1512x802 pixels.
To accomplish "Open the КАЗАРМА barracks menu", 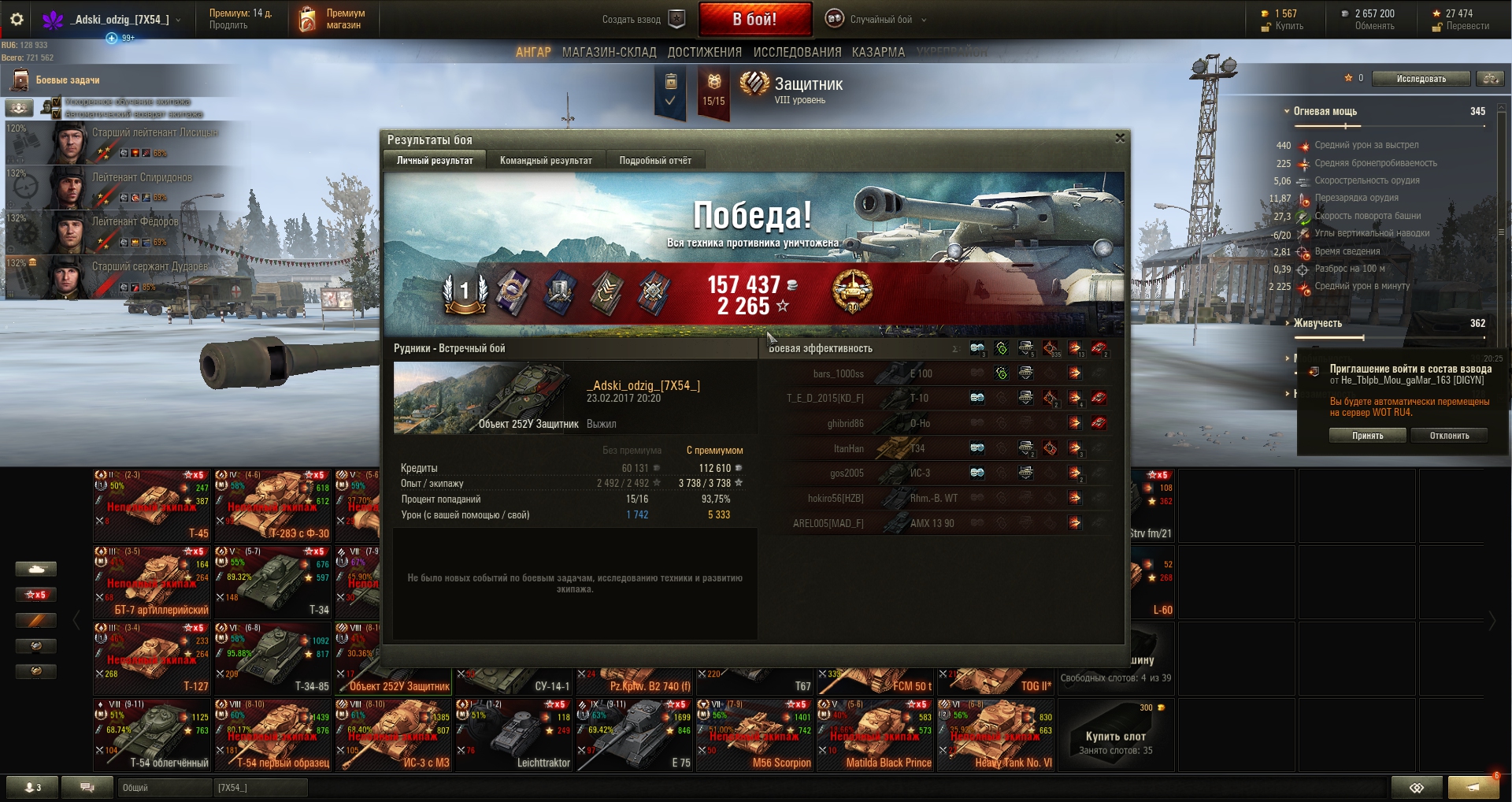I will 878,52.
